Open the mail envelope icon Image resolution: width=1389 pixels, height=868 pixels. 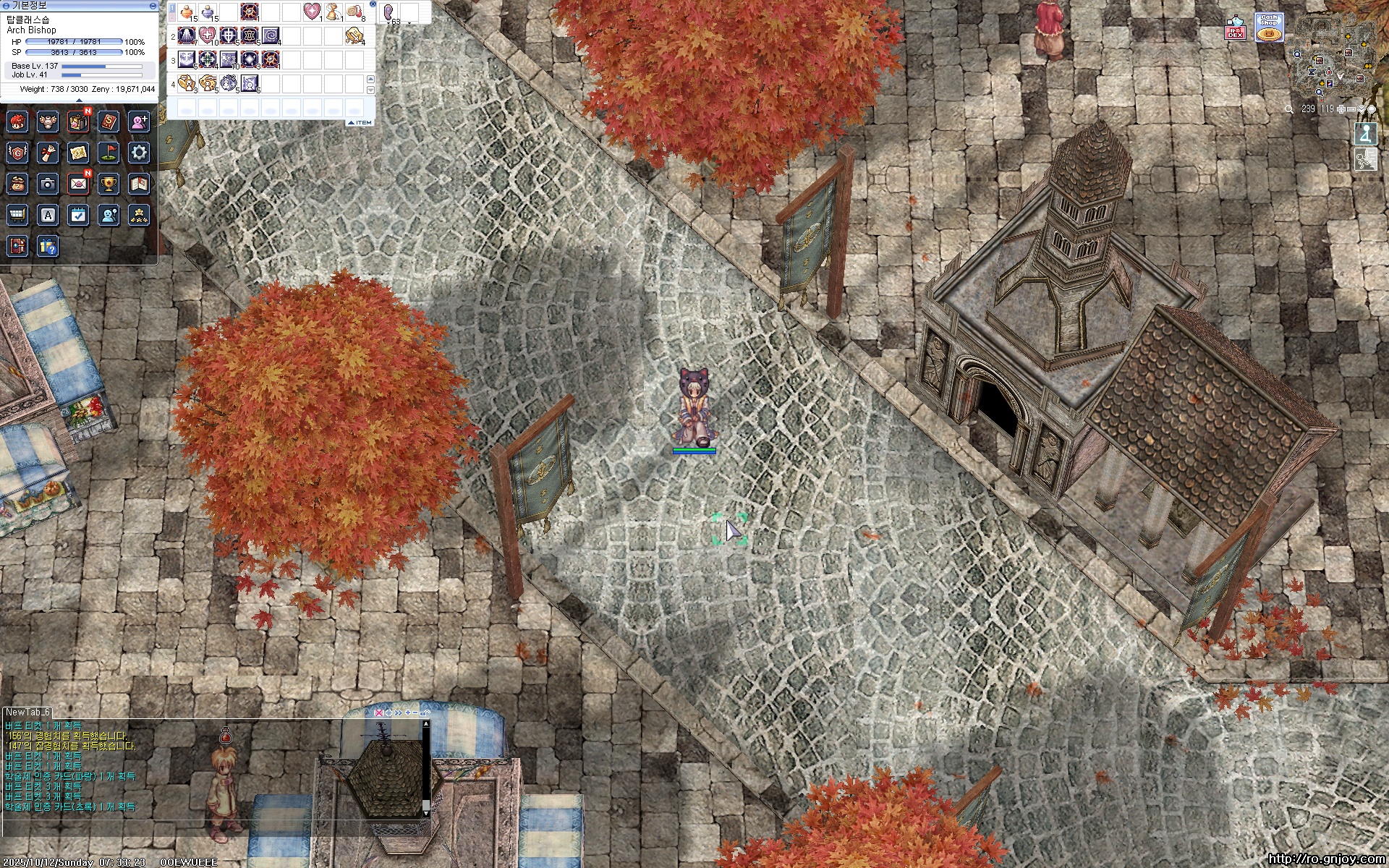[78, 184]
